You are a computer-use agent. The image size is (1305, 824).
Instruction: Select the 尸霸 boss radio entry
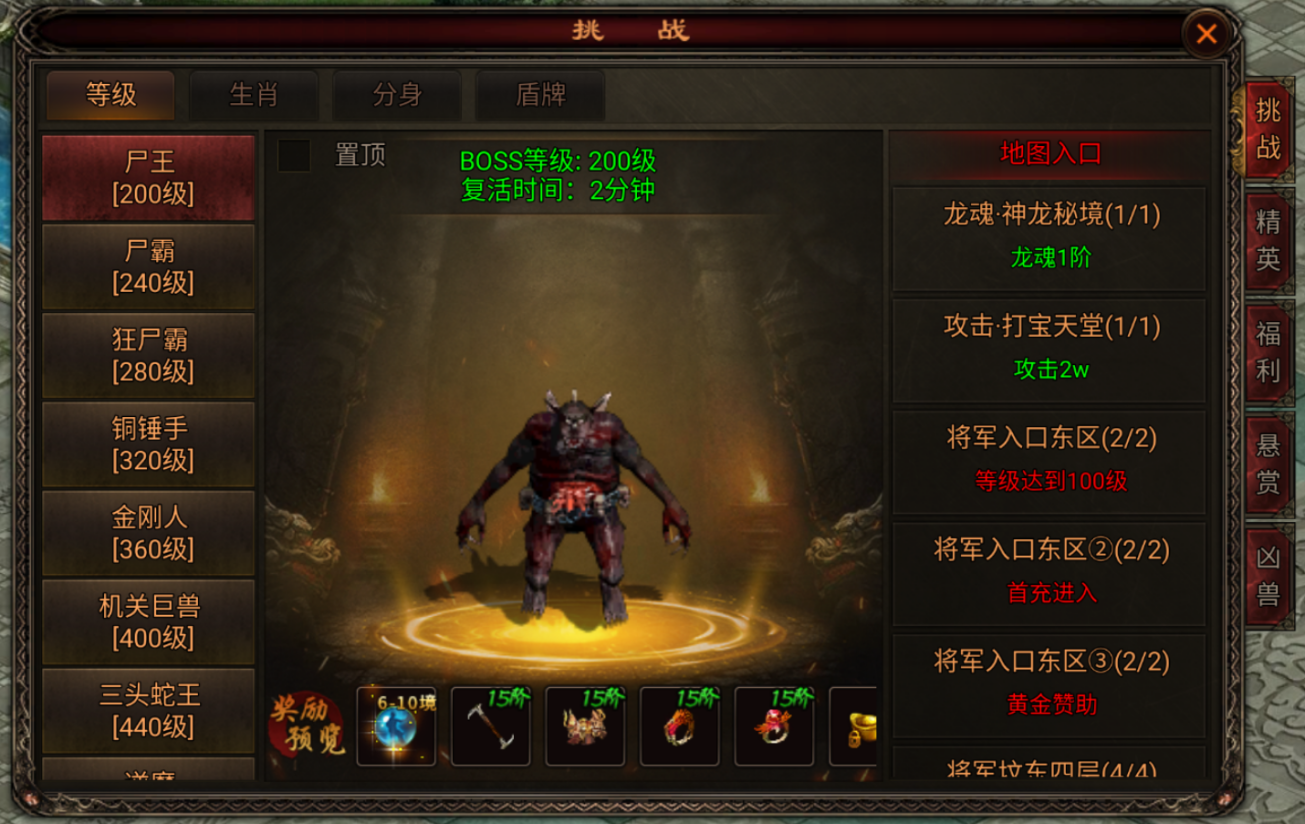147,265
